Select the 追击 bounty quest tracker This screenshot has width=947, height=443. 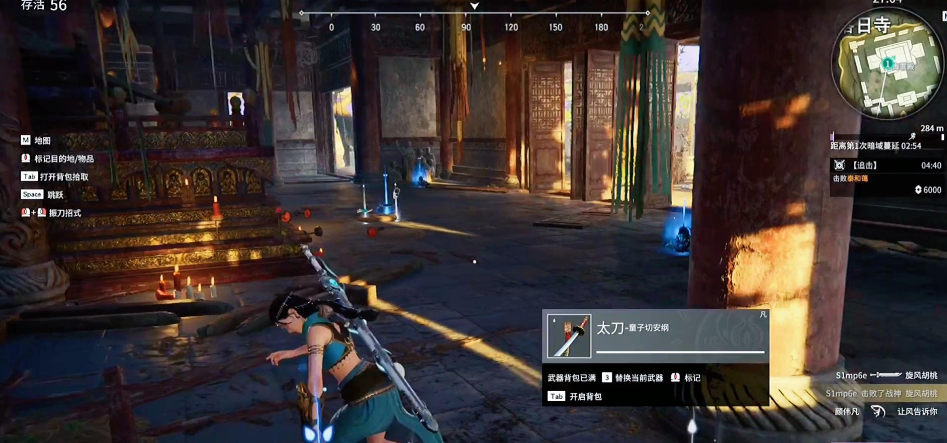(886, 176)
